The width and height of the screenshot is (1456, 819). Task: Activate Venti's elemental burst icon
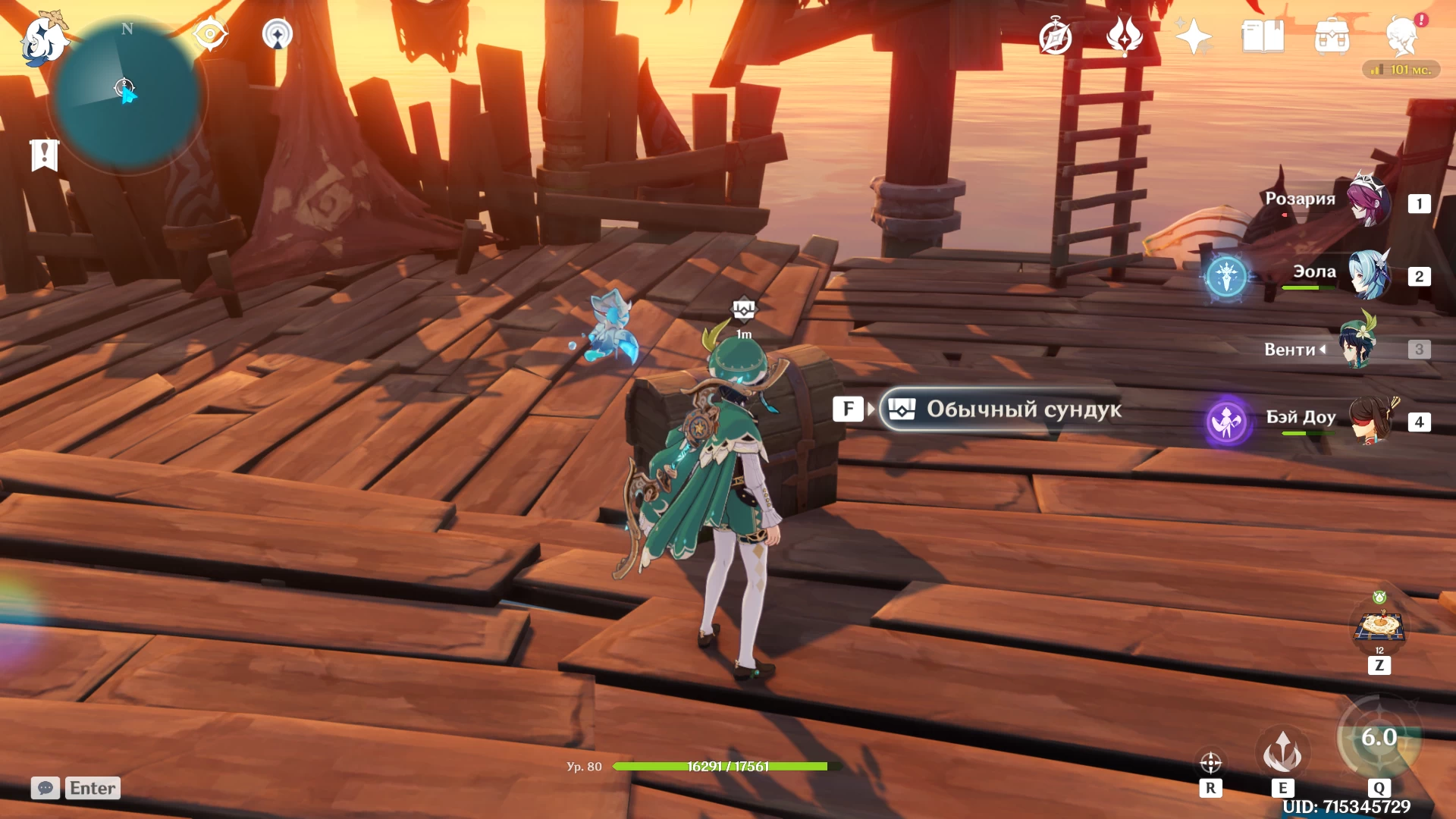1378,739
